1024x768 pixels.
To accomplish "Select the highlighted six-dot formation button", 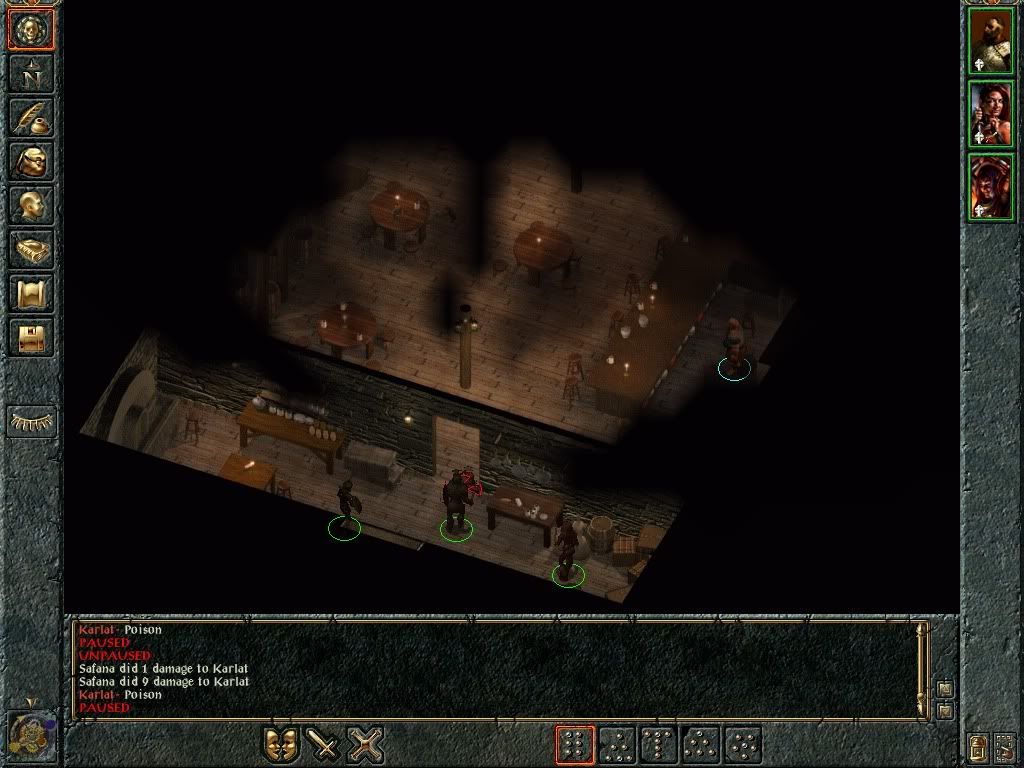I will pyautogui.click(x=575, y=745).
